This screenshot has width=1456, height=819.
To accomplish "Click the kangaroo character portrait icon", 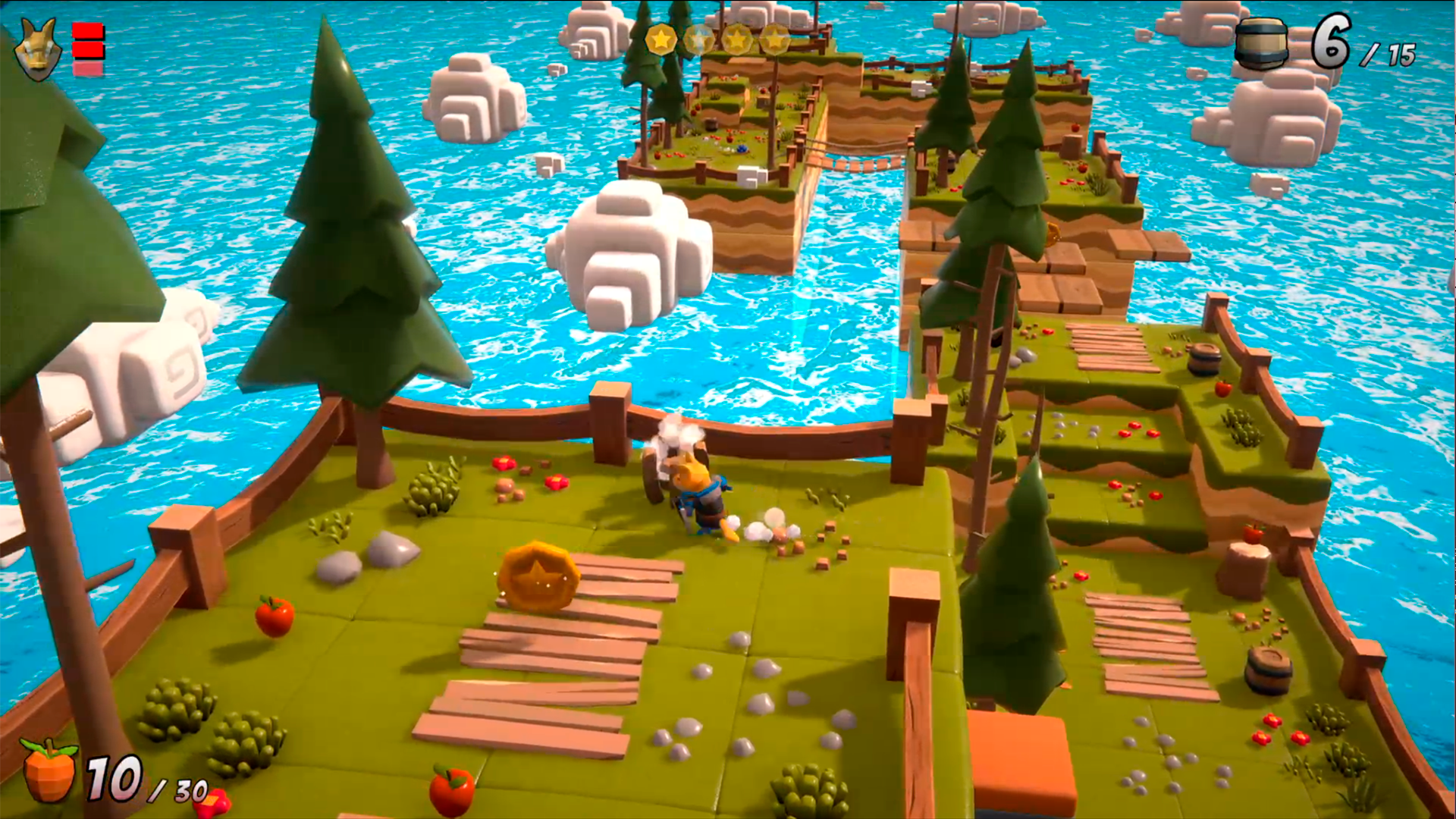I will [38, 50].
